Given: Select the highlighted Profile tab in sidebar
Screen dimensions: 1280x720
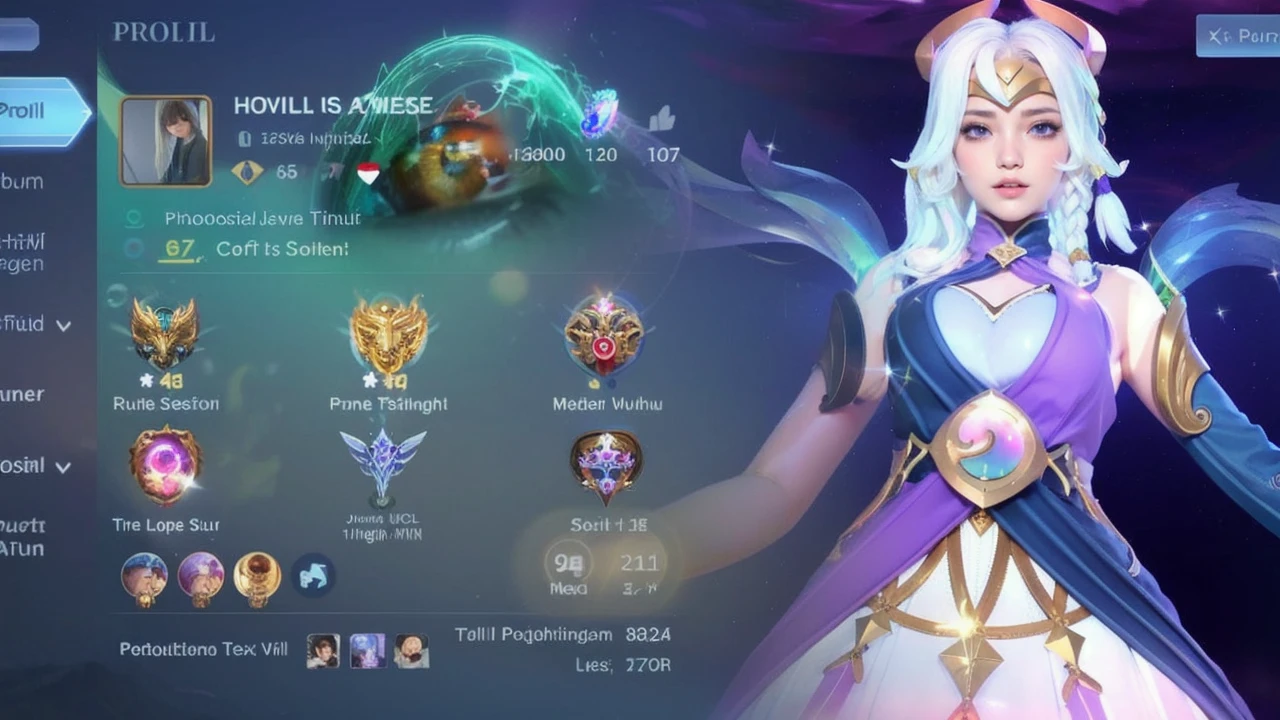Looking at the screenshot, I should [x=42, y=111].
